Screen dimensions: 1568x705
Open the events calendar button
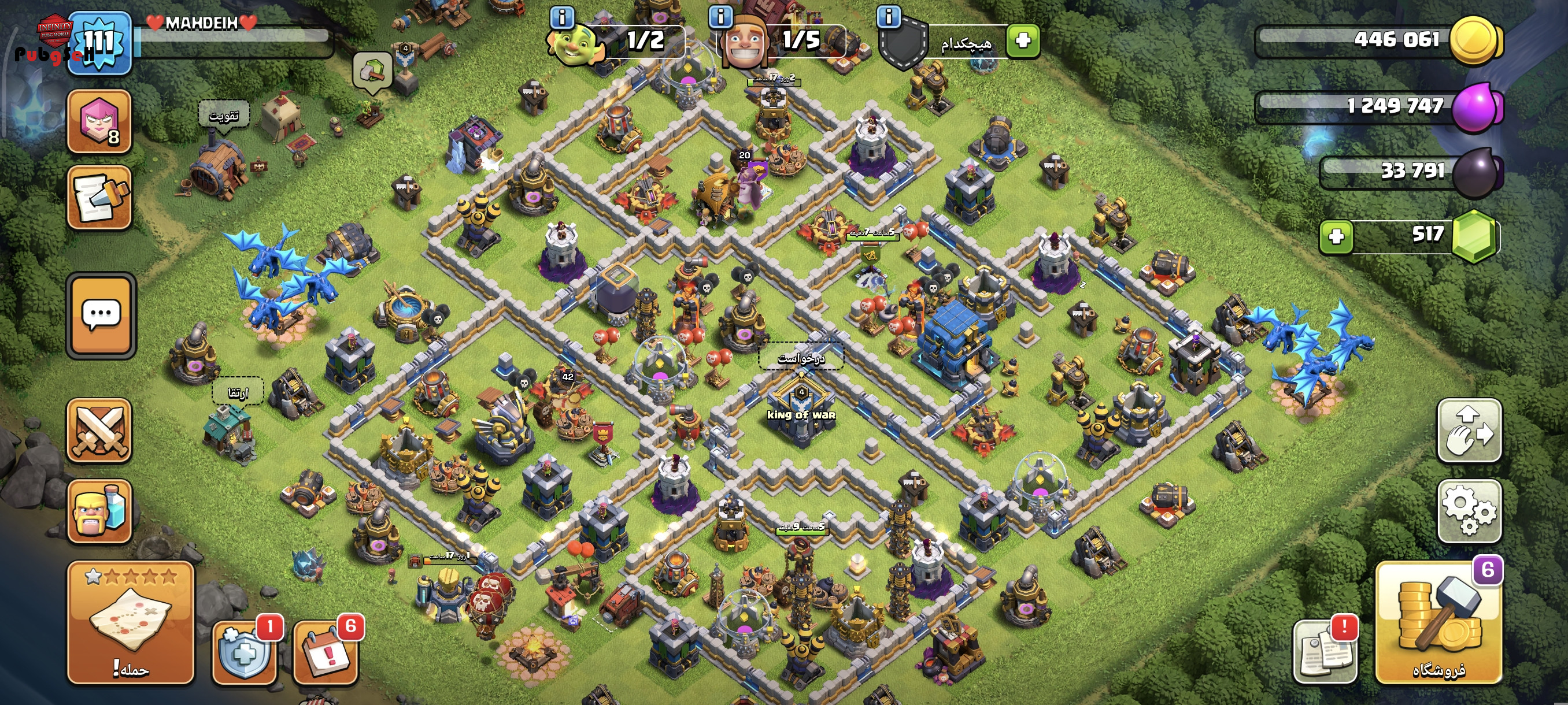coord(326,652)
